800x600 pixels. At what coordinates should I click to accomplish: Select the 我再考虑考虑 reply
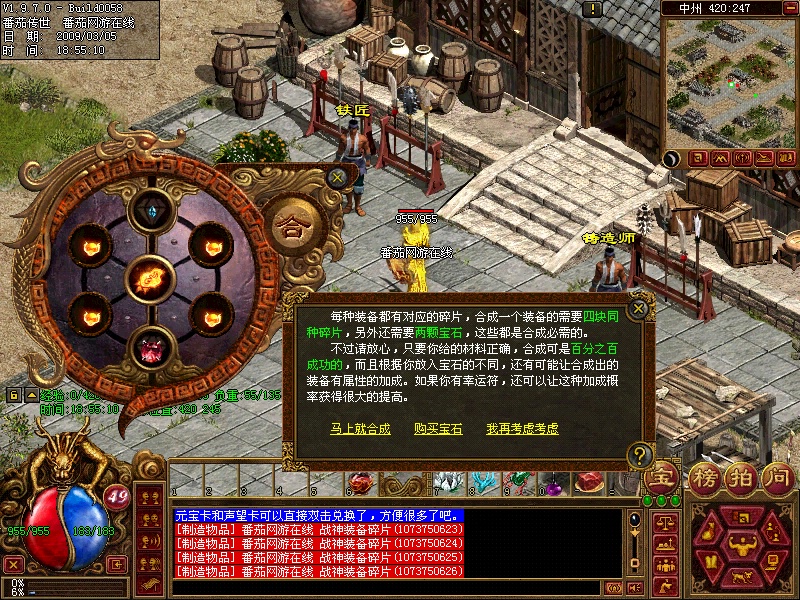click(522, 428)
